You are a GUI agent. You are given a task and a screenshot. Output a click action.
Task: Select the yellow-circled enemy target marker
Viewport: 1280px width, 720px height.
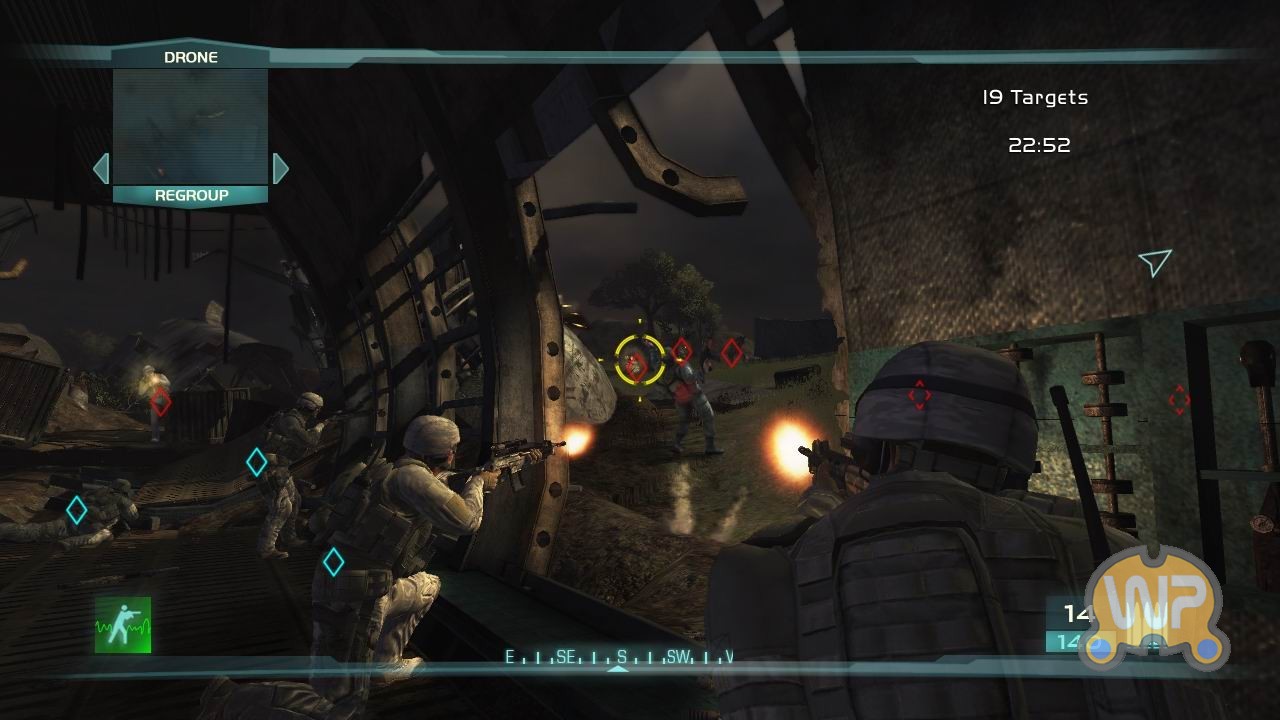639,360
